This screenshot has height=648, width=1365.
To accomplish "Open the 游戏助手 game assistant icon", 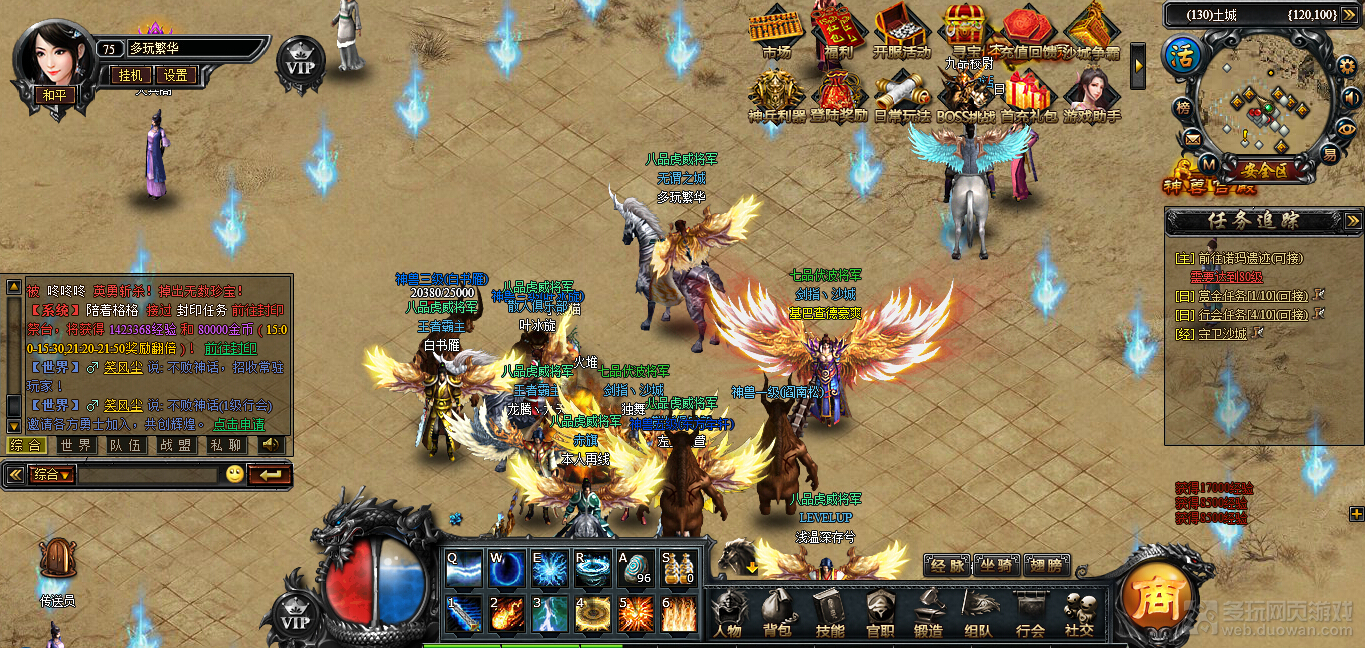I will pos(1091,95).
